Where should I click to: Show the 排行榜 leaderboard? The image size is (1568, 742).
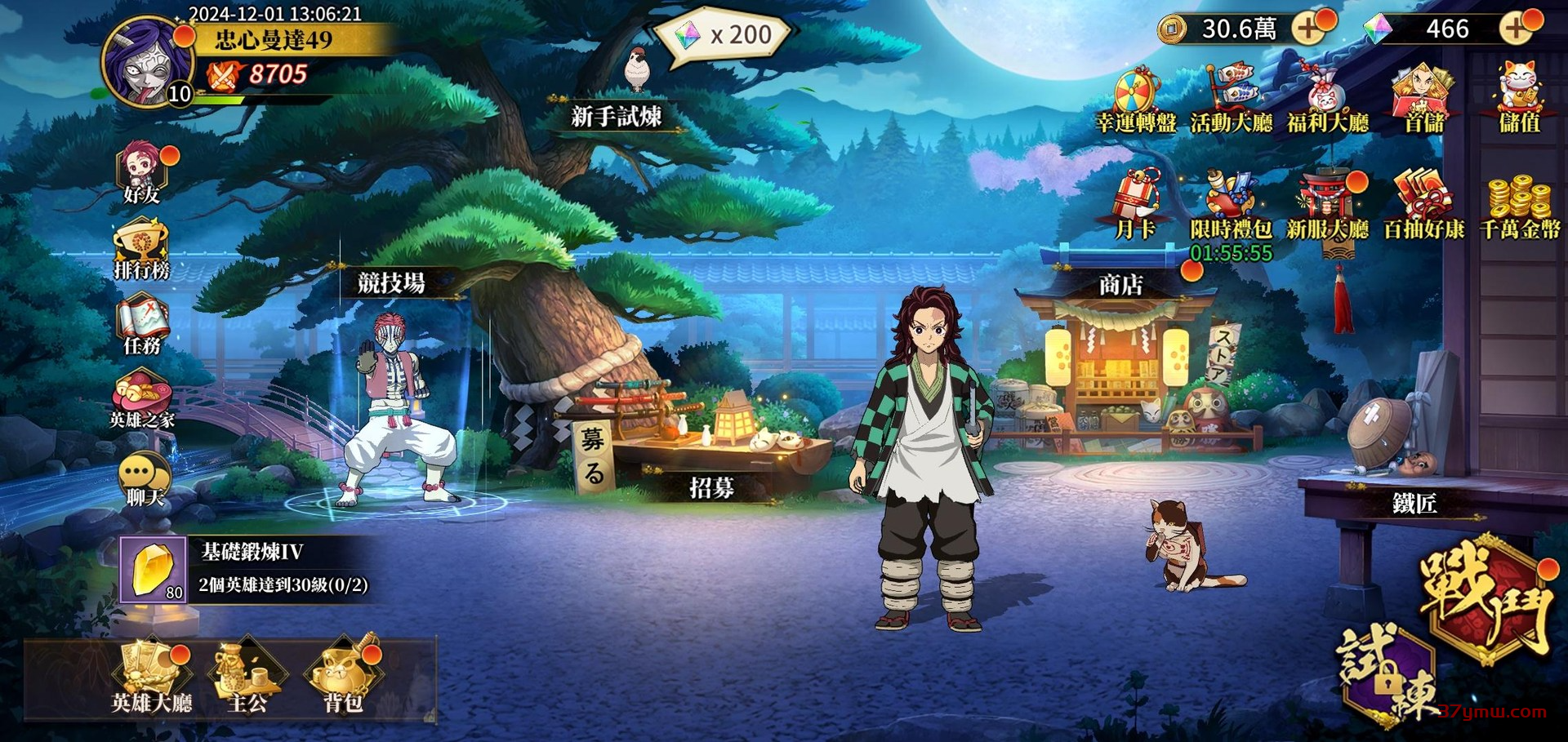click(142, 249)
